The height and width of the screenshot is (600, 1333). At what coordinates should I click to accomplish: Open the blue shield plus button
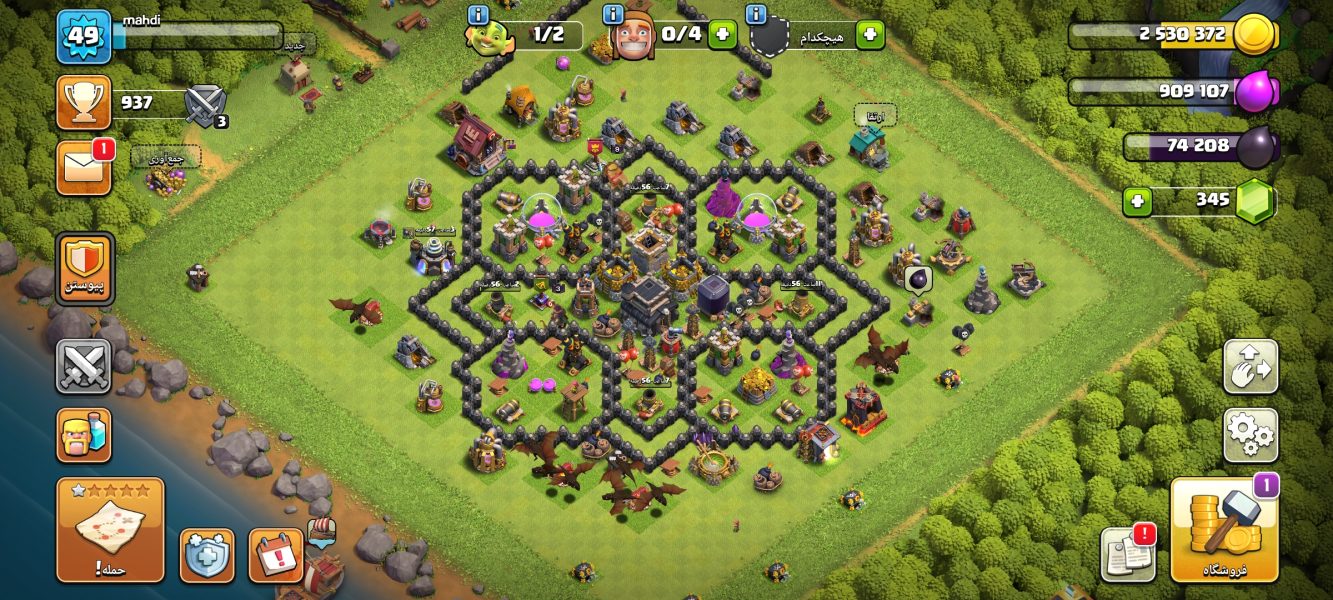[207, 555]
